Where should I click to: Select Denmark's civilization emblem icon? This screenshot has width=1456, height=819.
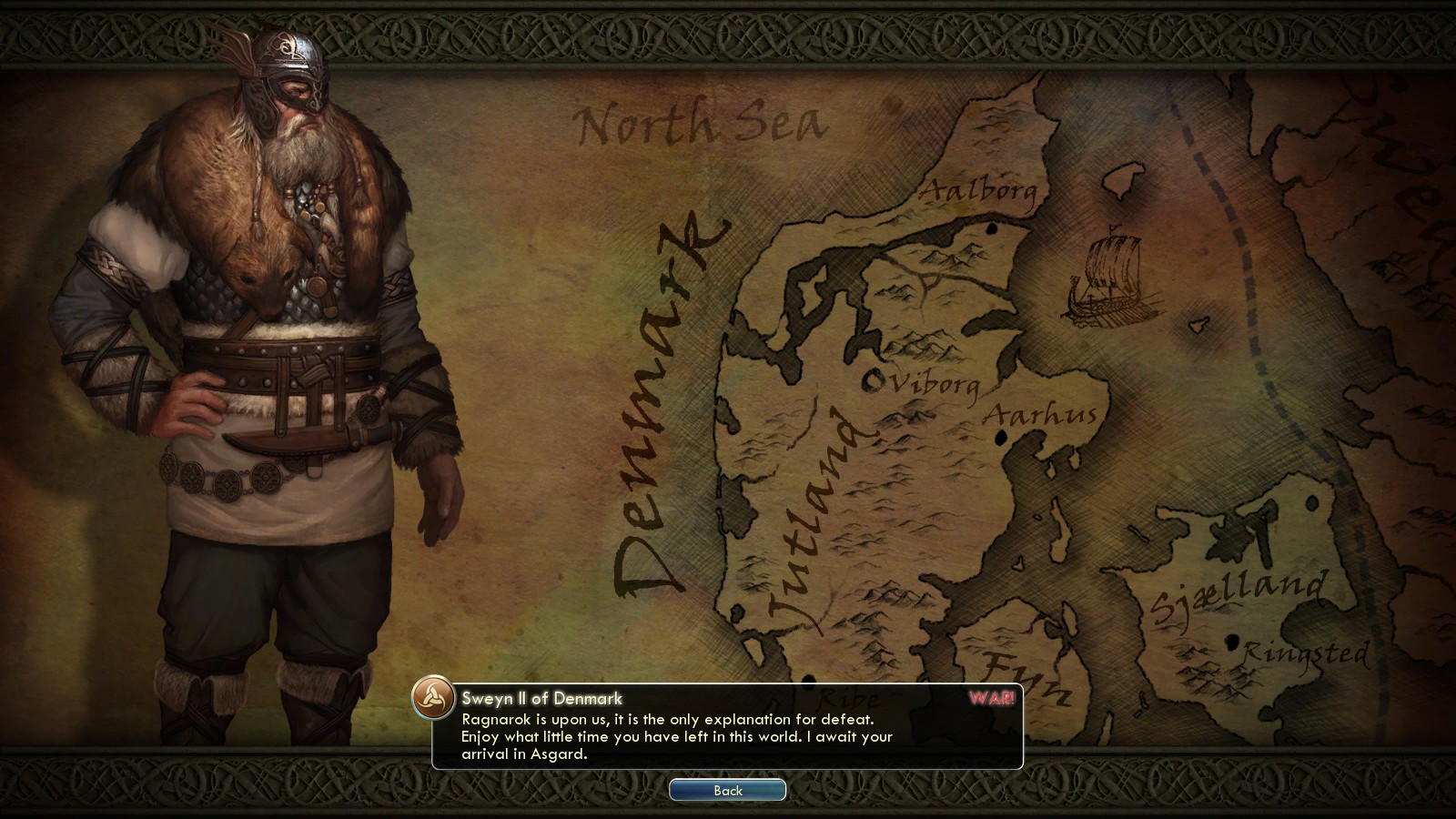[x=433, y=699]
